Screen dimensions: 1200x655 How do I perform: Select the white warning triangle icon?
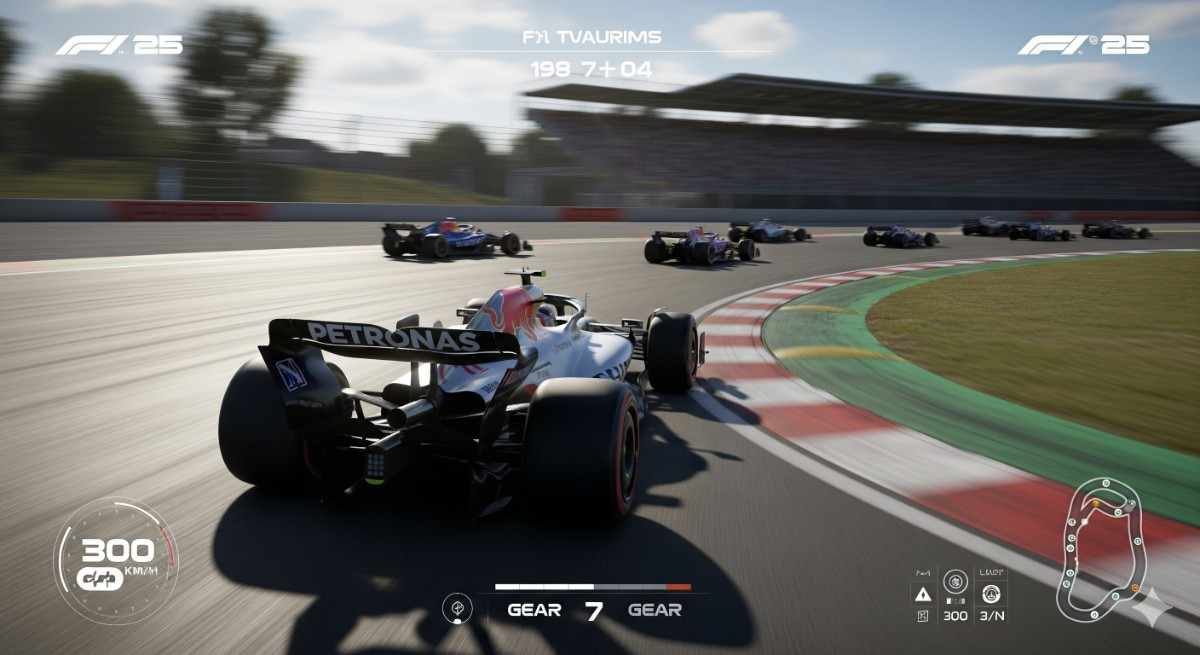pyautogui.click(x=923, y=592)
